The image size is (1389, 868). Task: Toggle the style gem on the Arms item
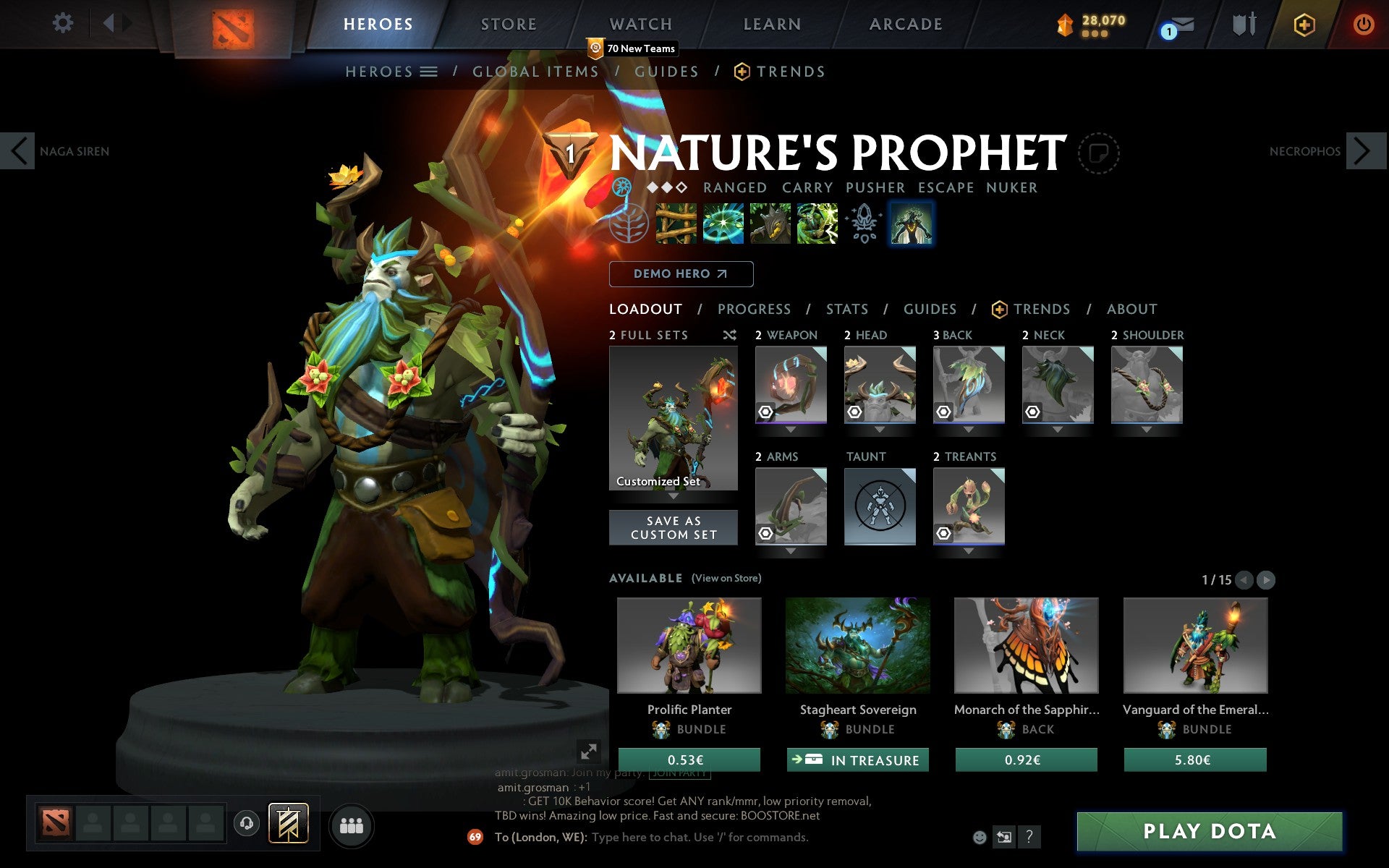(x=765, y=534)
